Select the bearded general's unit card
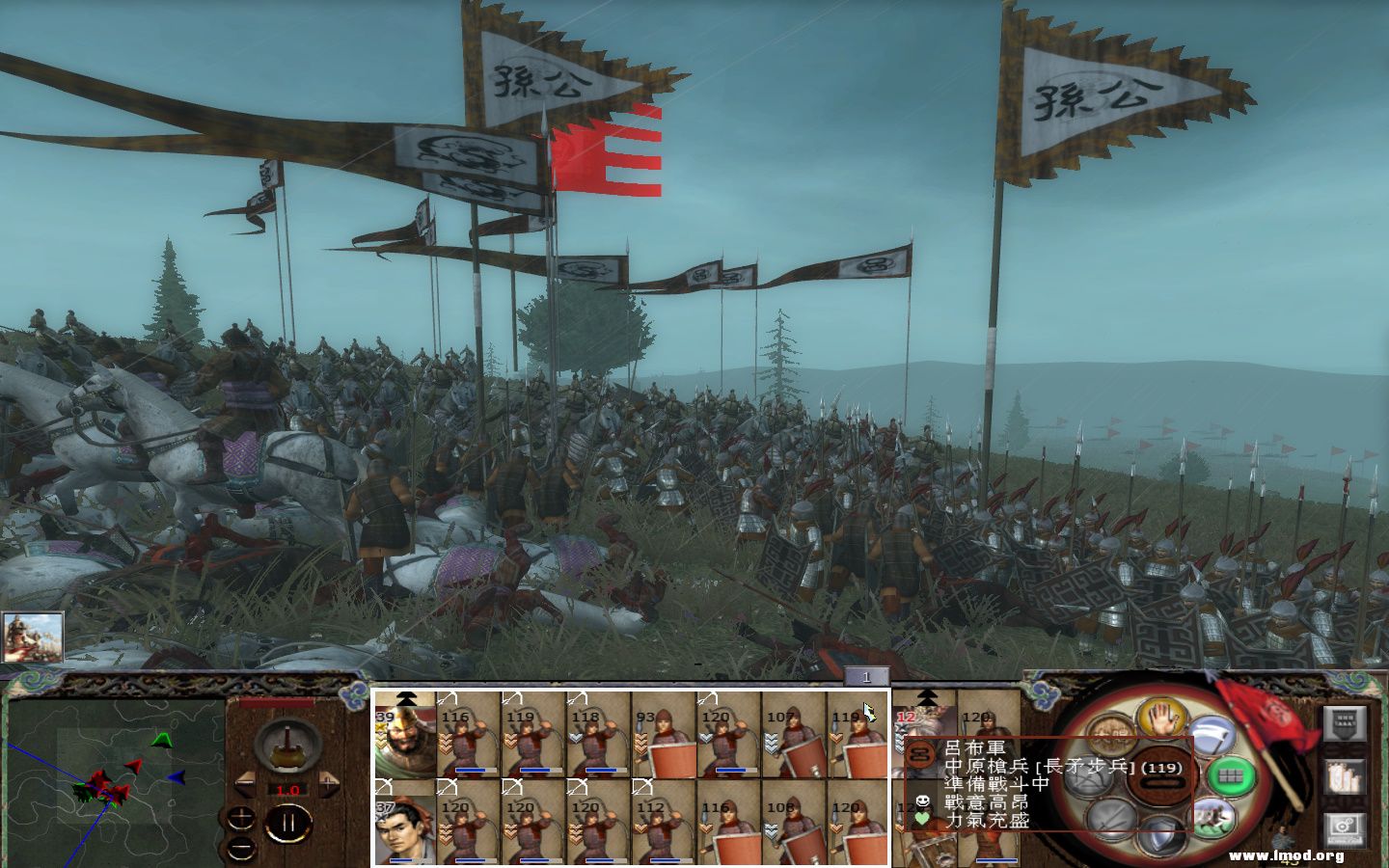 [407, 743]
